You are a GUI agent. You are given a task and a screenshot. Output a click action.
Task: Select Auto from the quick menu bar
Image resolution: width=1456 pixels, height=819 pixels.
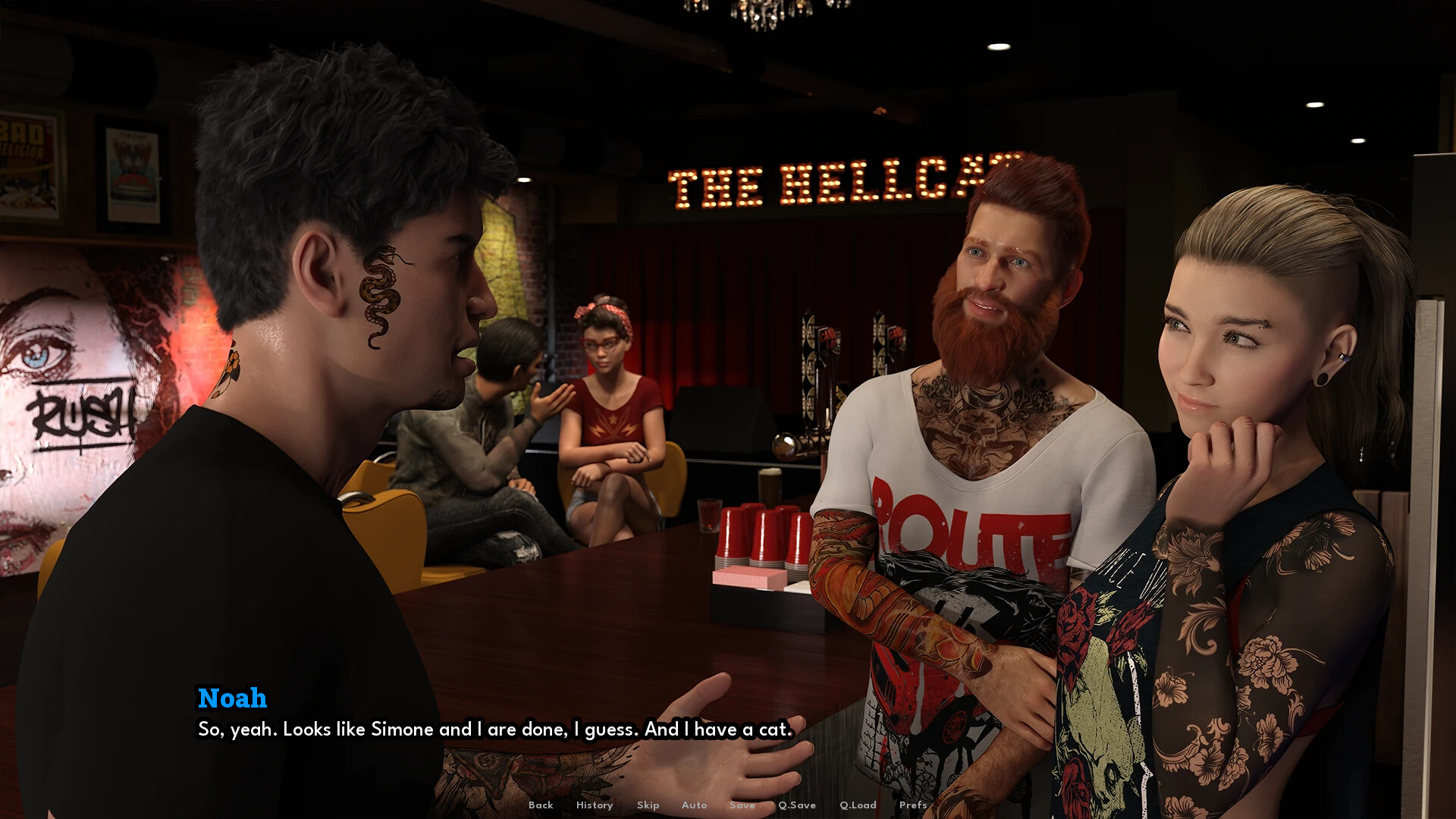click(694, 805)
